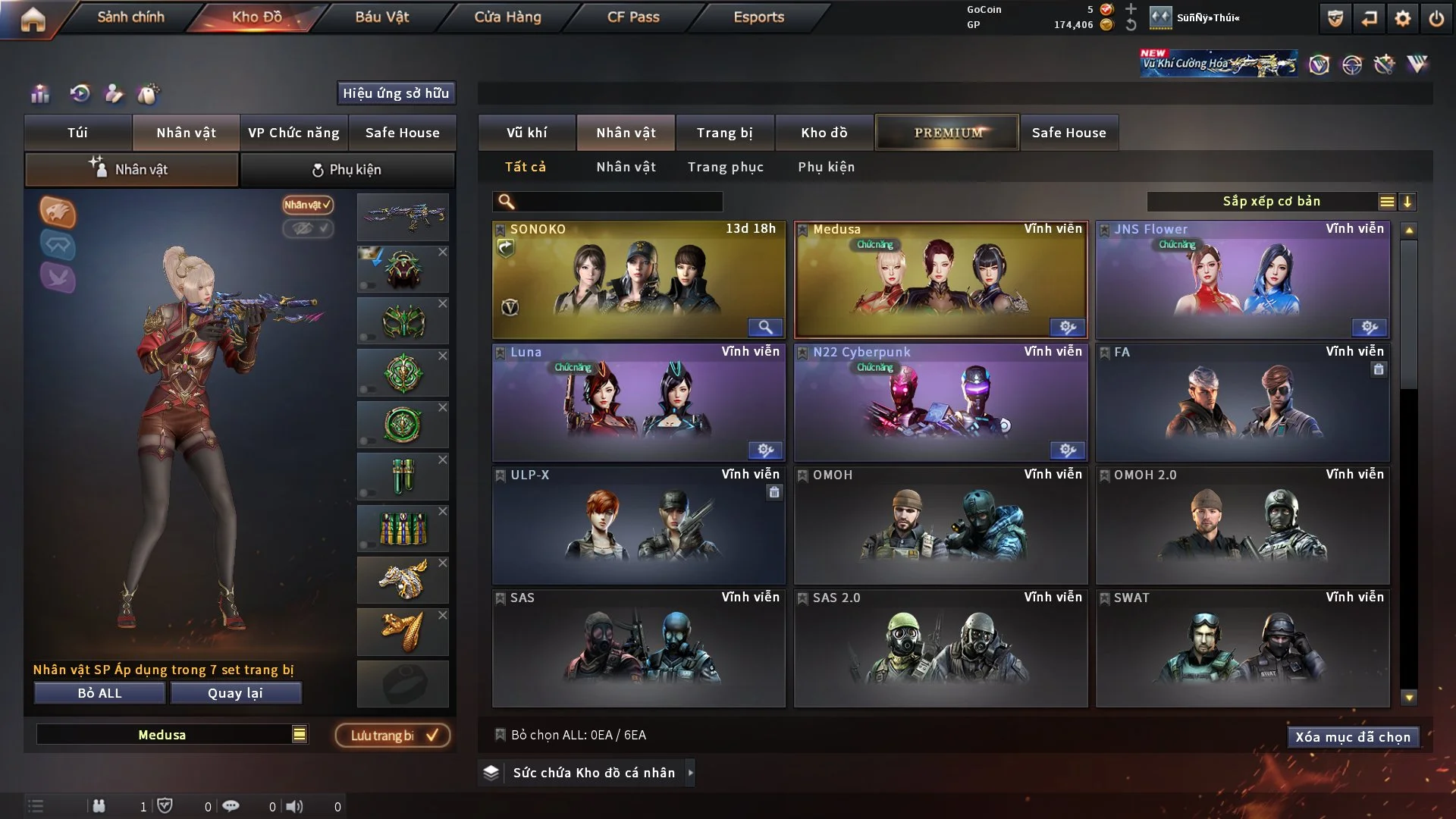Viewport: 1456px width, 819px height.
Task: Choose the N22 Cyberpunk character card
Action: click(940, 402)
